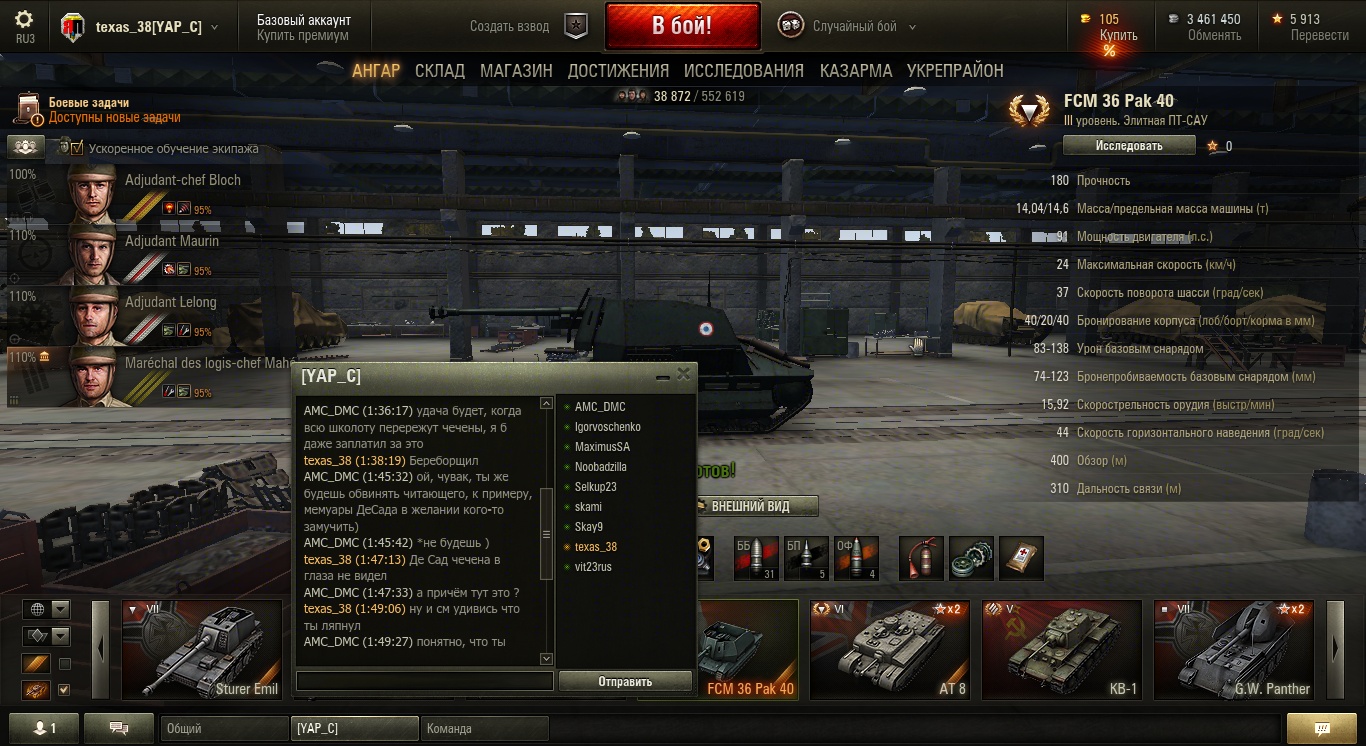Open the Магазин tab
The width and height of the screenshot is (1366, 746).
click(x=516, y=71)
